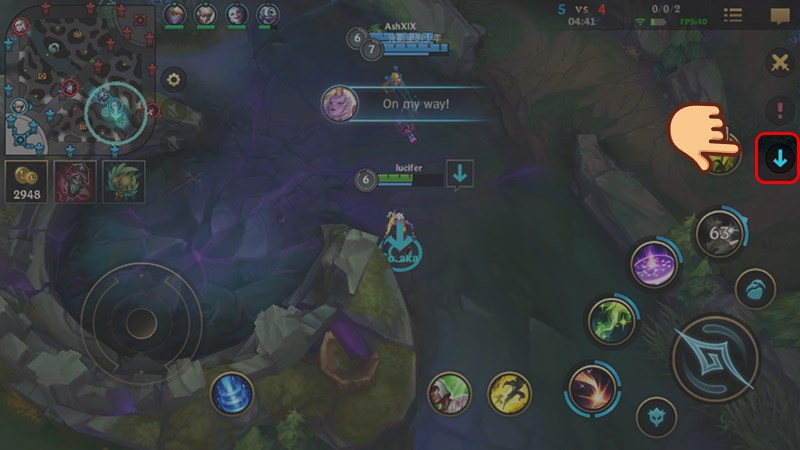800x450 pixels.
Task: Open the settings gear beside the minimap
Action: coord(173,80)
